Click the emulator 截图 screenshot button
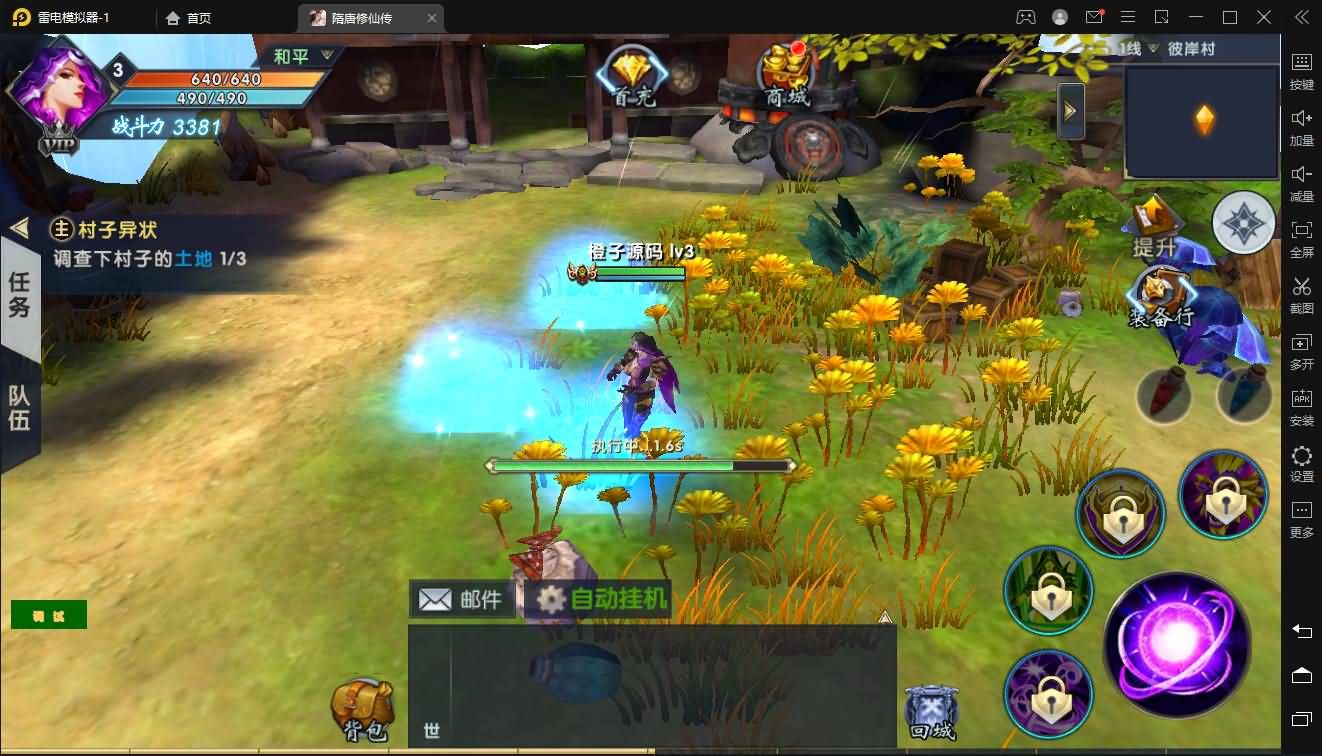The image size is (1322, 756). pyautogui.click(x=1301, y=295)
